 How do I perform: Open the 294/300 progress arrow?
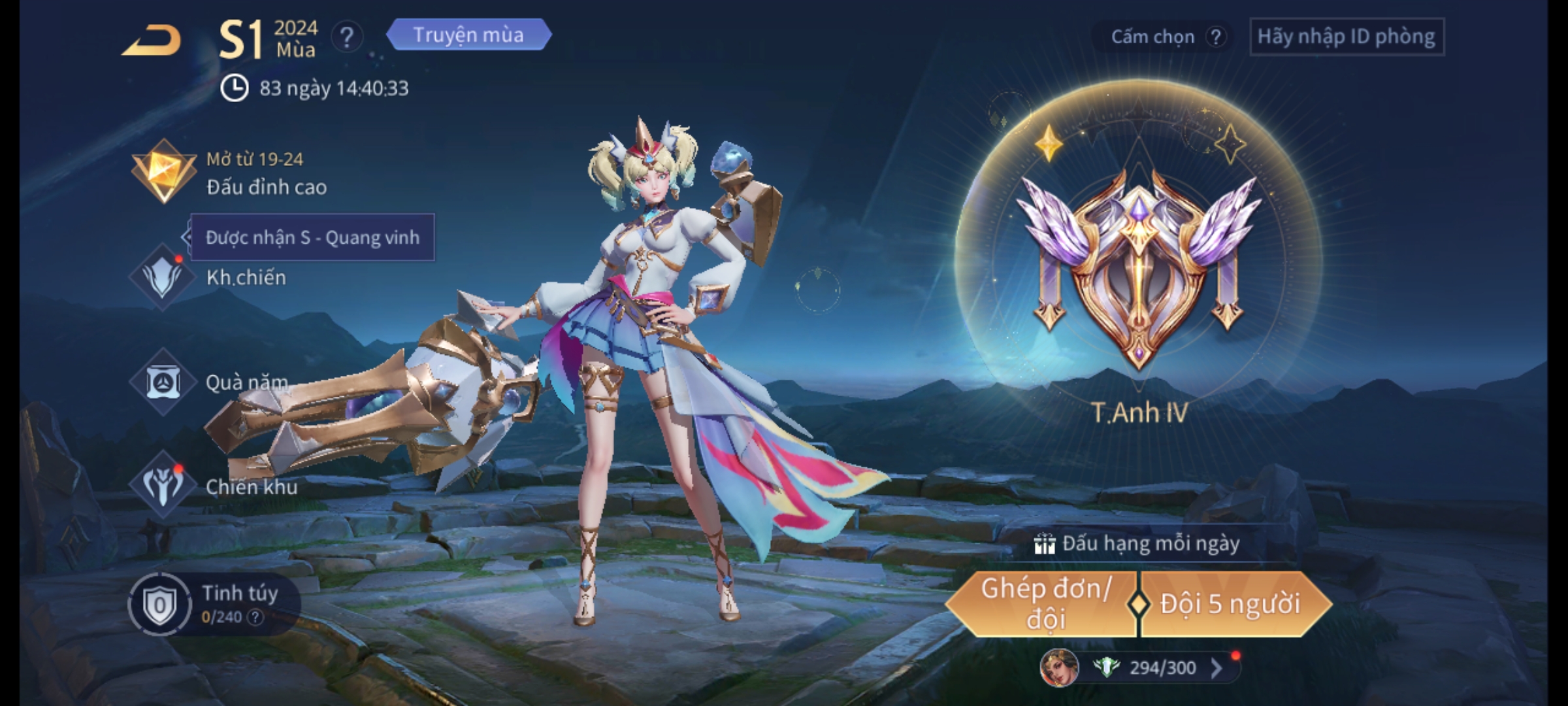point(1217,668)
